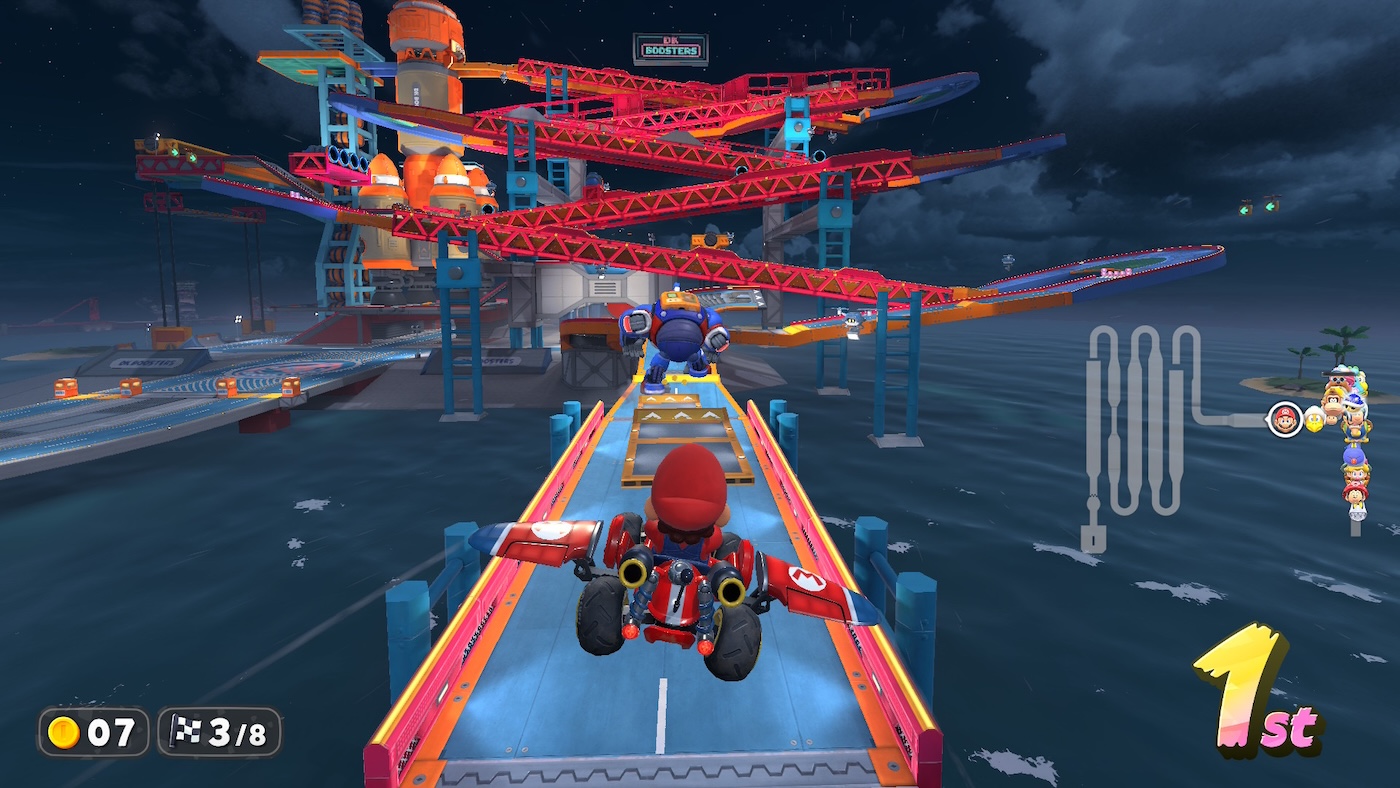The image size is (1400, 788).
Task: Select the Donkey Kong racer minimap marker
Action: pos(1333,402)
